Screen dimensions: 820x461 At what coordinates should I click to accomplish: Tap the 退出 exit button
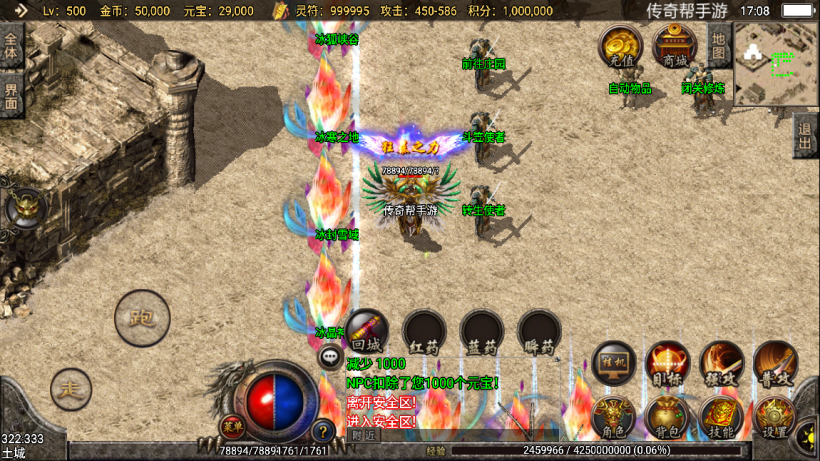click(x=805, y=135)
